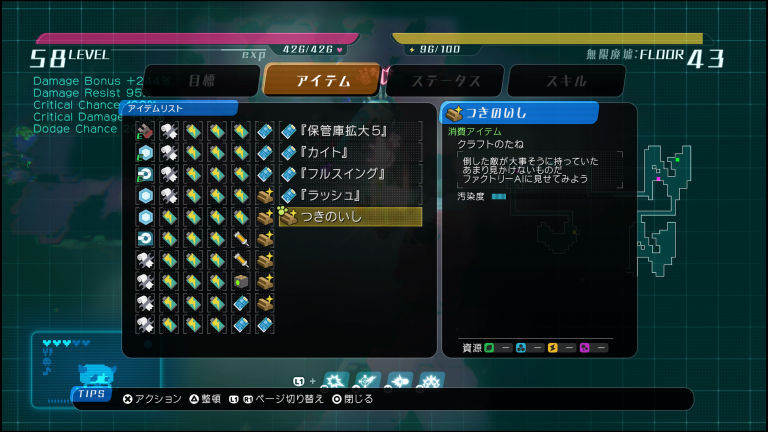Screen dimensions: 768x432
Task: Show the スキル tab
Action: coord(565,80)
